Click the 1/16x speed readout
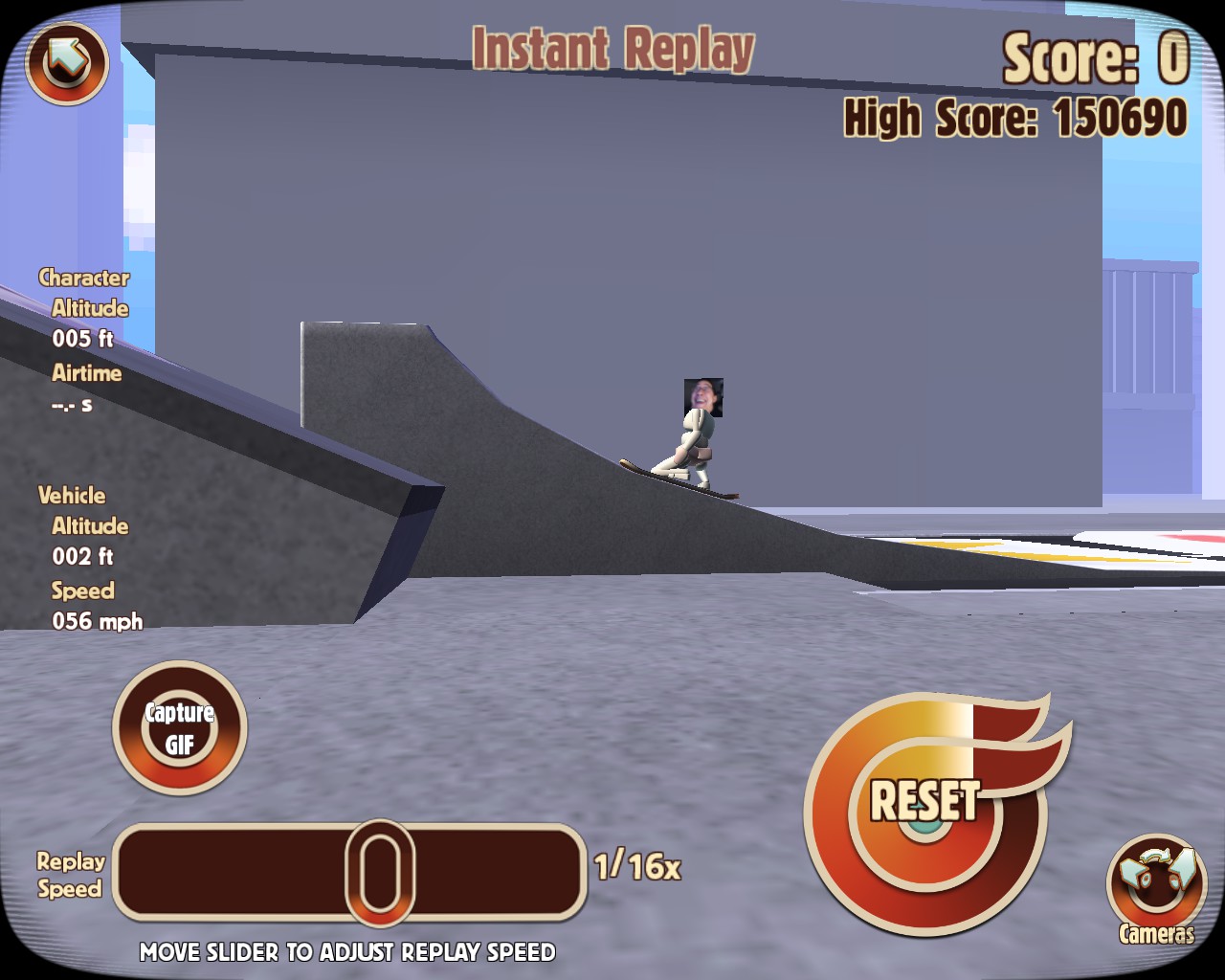Screen dimensions: 1225x980 point(636,868)
